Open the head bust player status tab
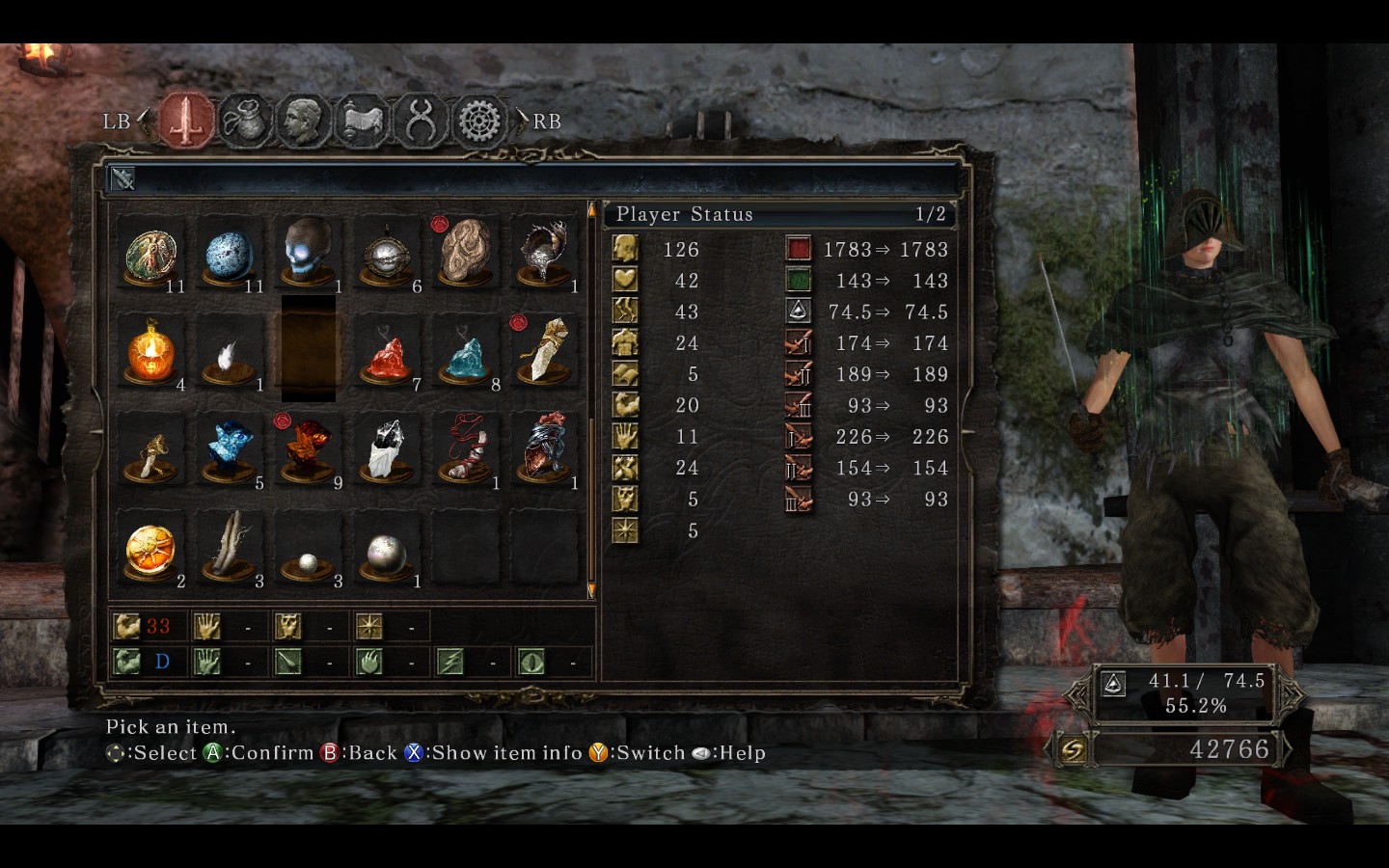The image size is (1389, 868). pos(303,121)
